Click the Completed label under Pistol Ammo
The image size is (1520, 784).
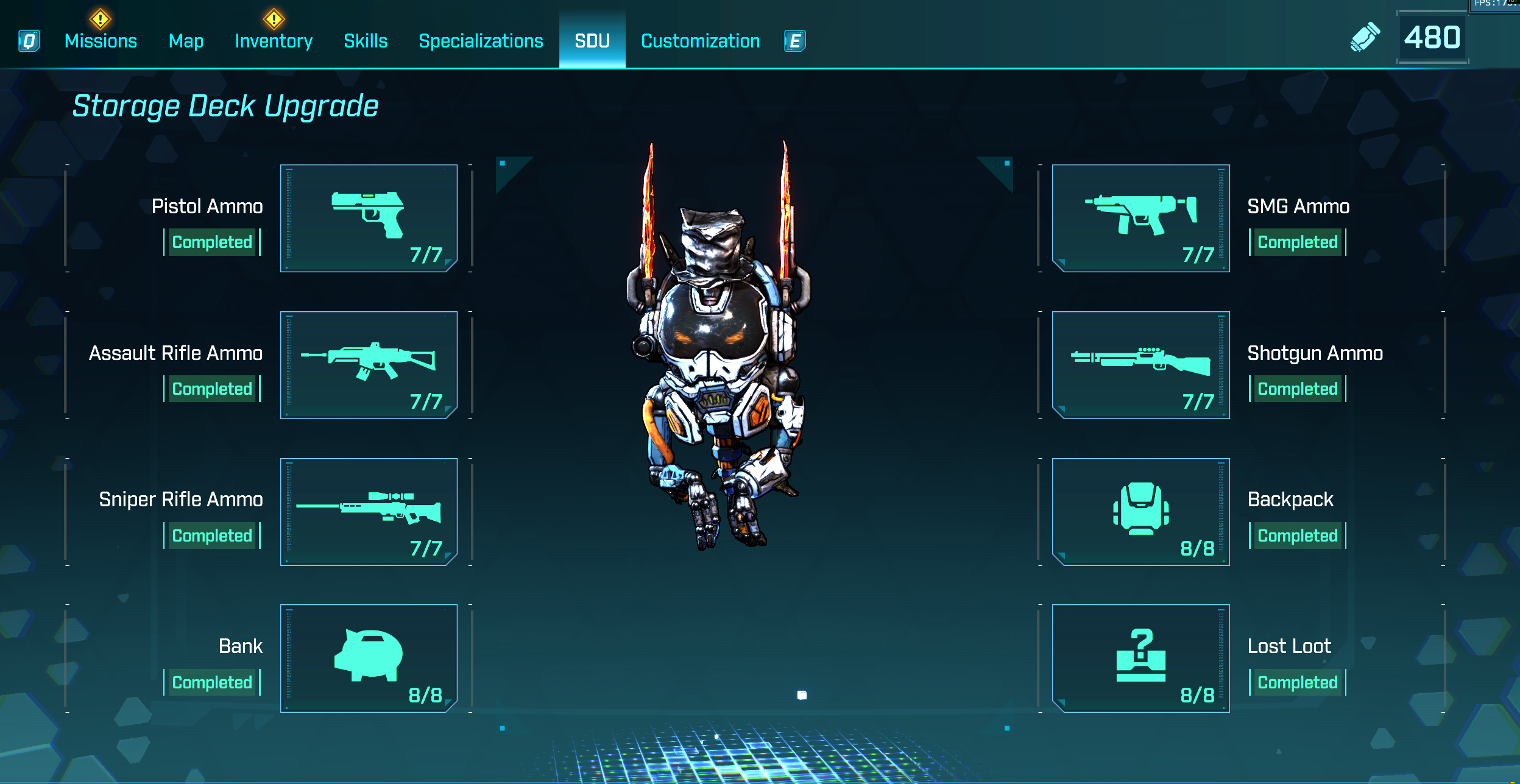click(211, 242)
